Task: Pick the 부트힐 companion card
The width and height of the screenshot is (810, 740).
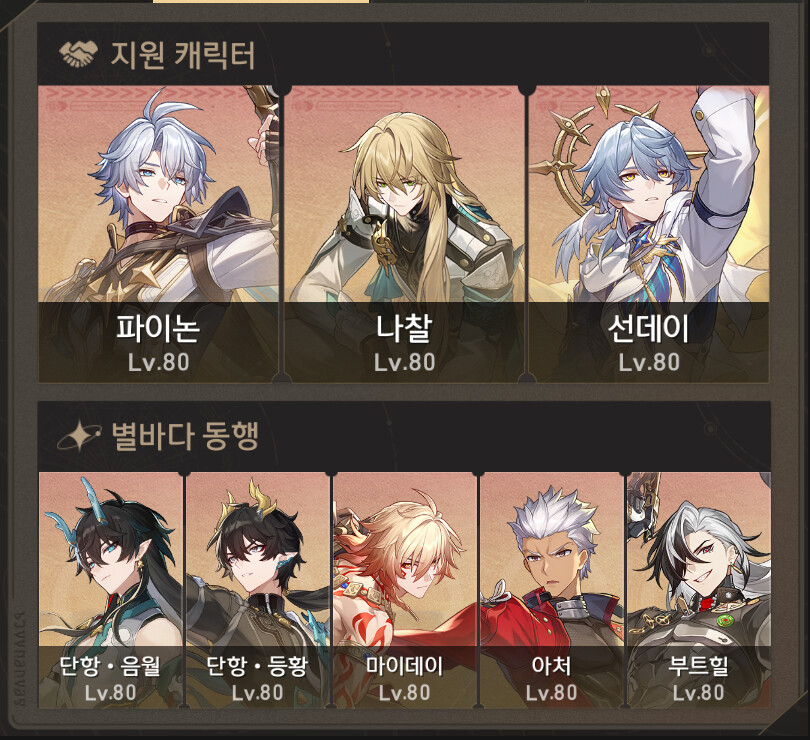Action: coord(698,590)
